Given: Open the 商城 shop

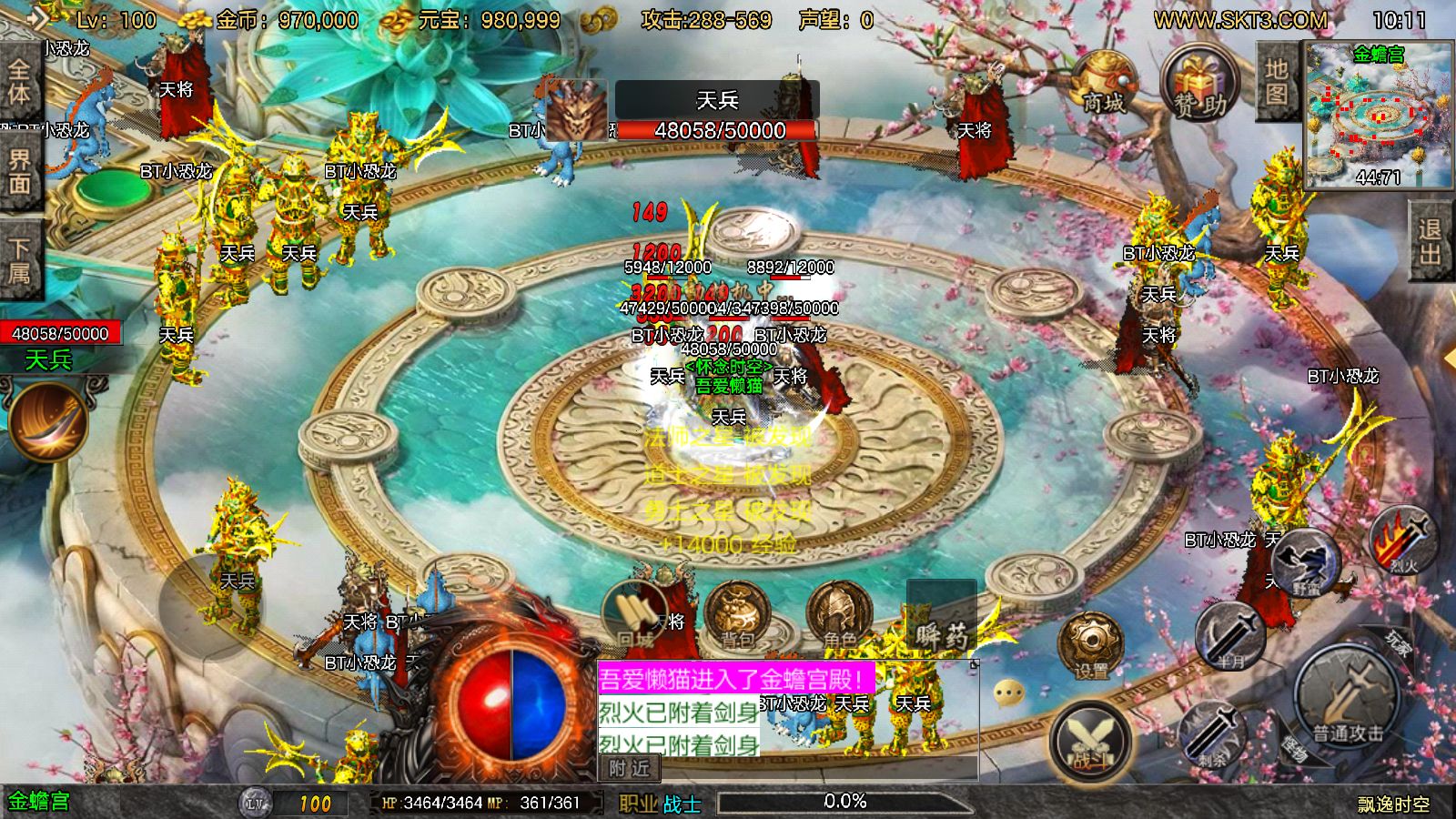Looking at the screenshot, I should (1104, 85).
